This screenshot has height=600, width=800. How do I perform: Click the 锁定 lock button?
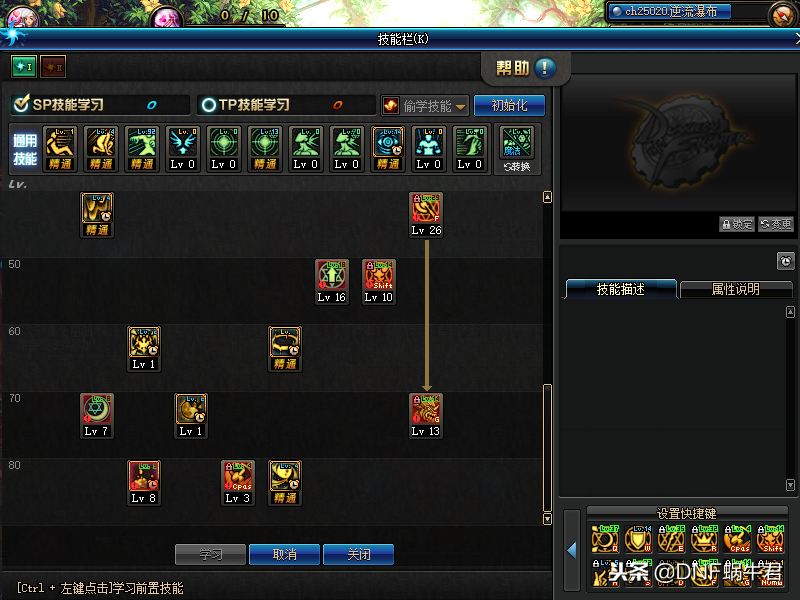(737, 225)
